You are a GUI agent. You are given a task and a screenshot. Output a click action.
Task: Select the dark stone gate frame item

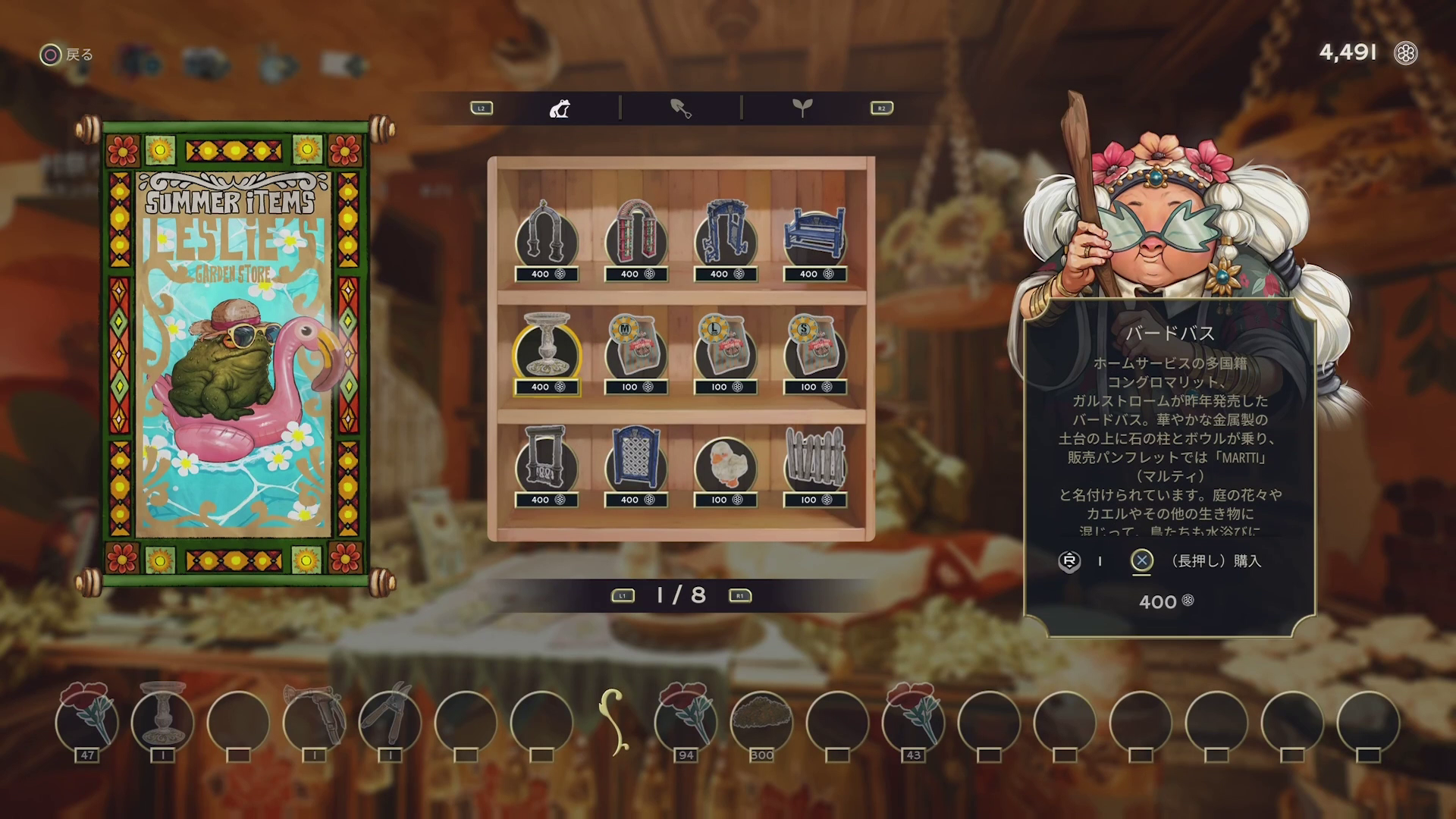tap(546, 464)
